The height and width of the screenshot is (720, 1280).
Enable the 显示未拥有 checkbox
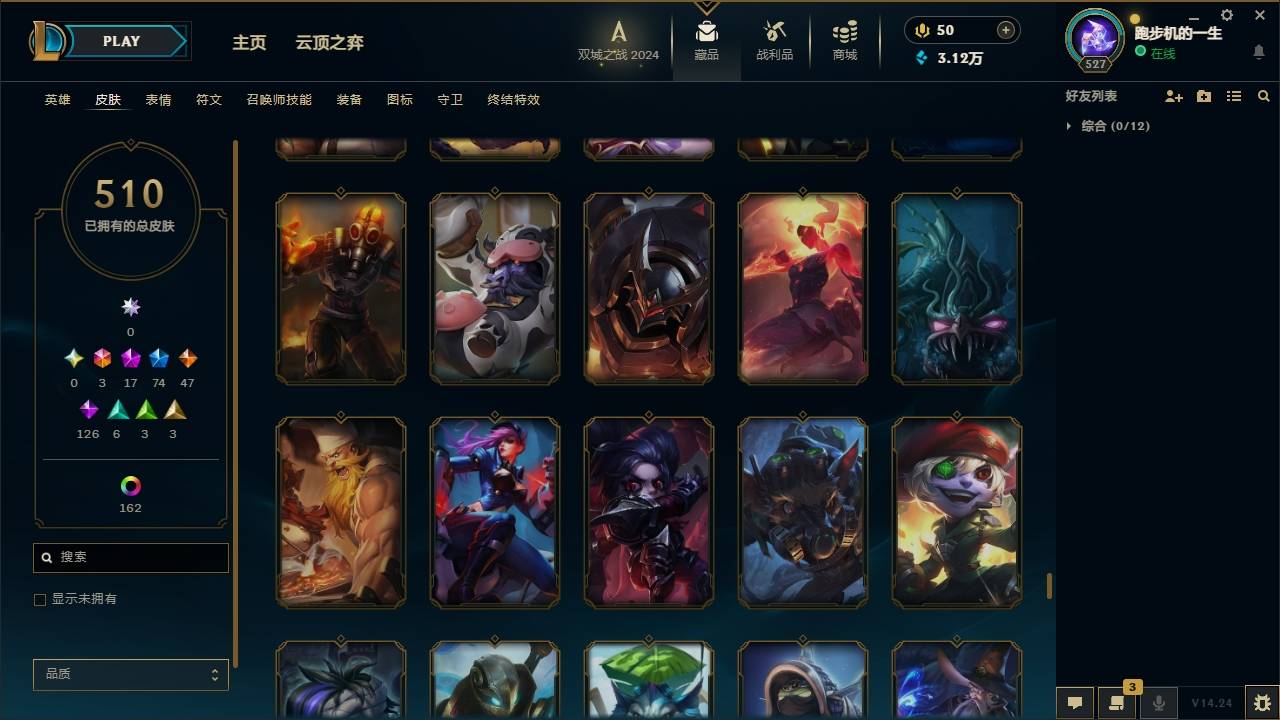pos(40,599)
